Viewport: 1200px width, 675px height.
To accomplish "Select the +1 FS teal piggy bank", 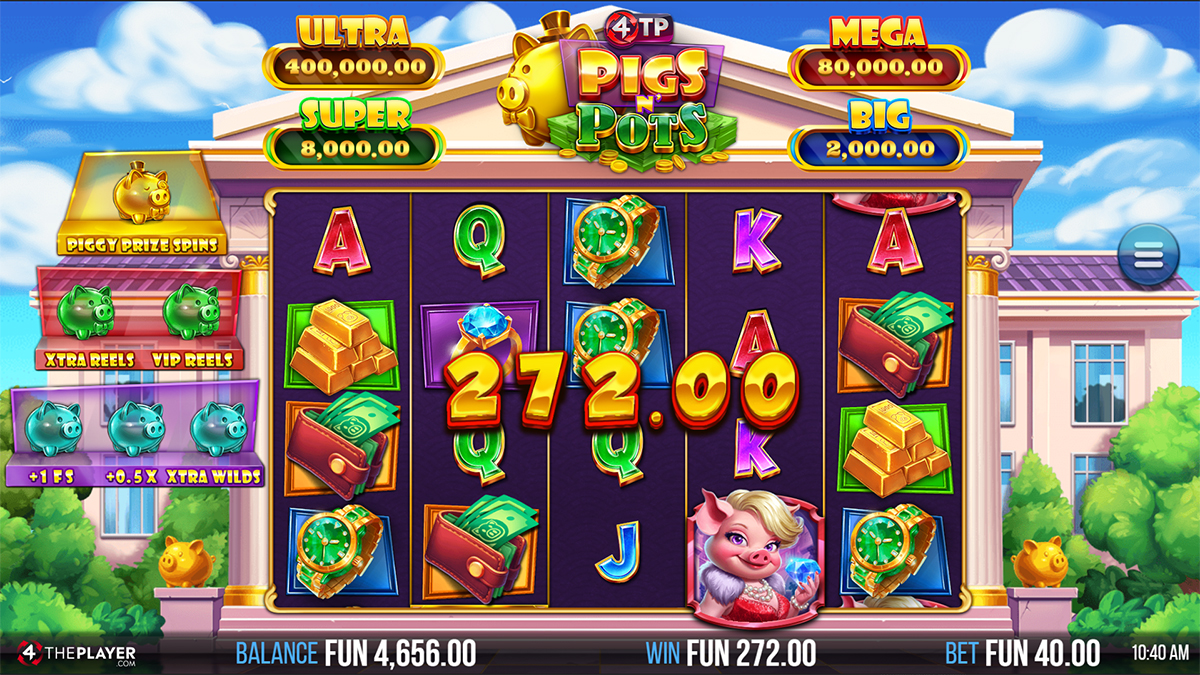I will (x=52, y=428).
